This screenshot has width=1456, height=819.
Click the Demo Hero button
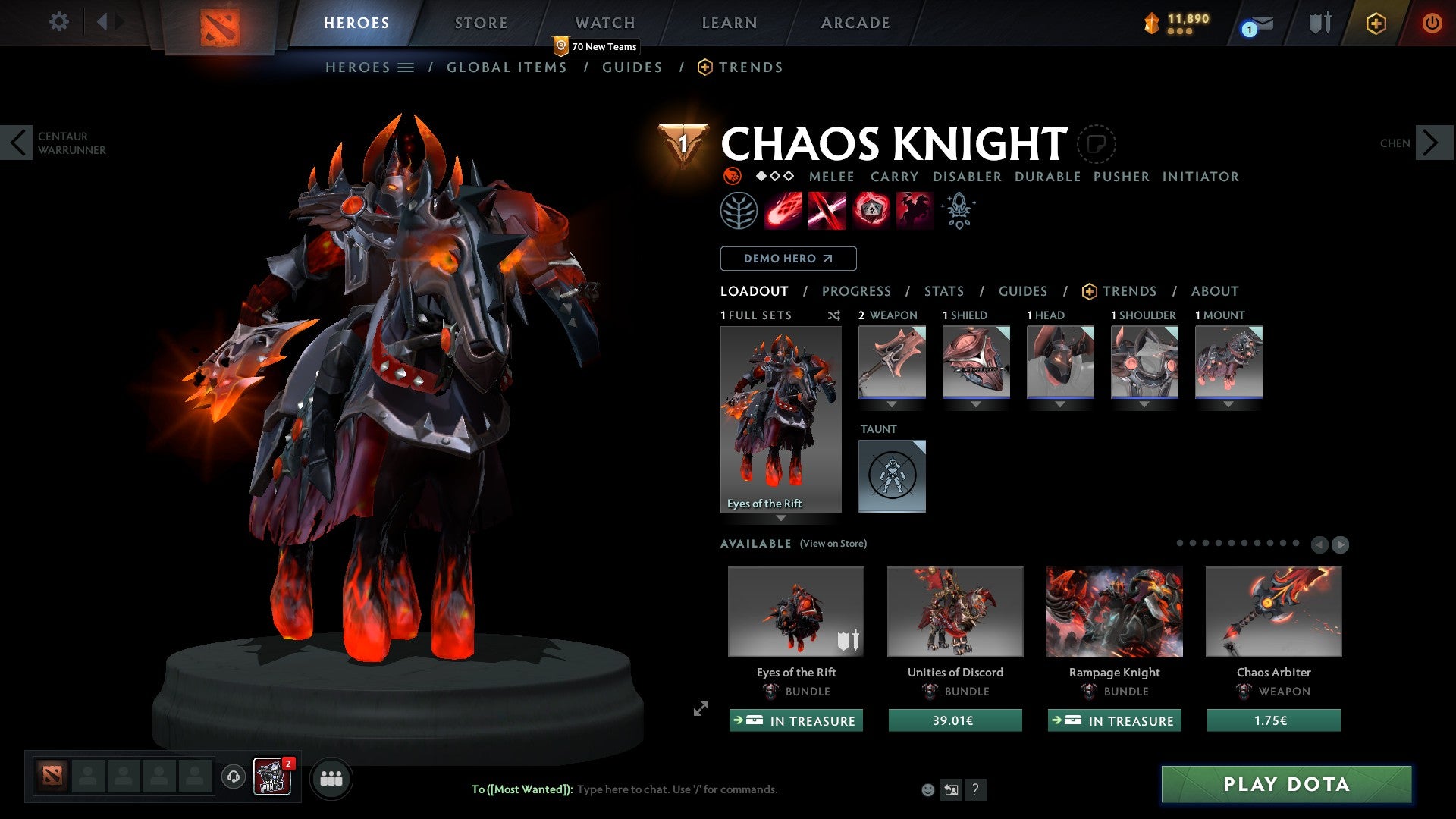pyautogui.click(x=788, y=258)
